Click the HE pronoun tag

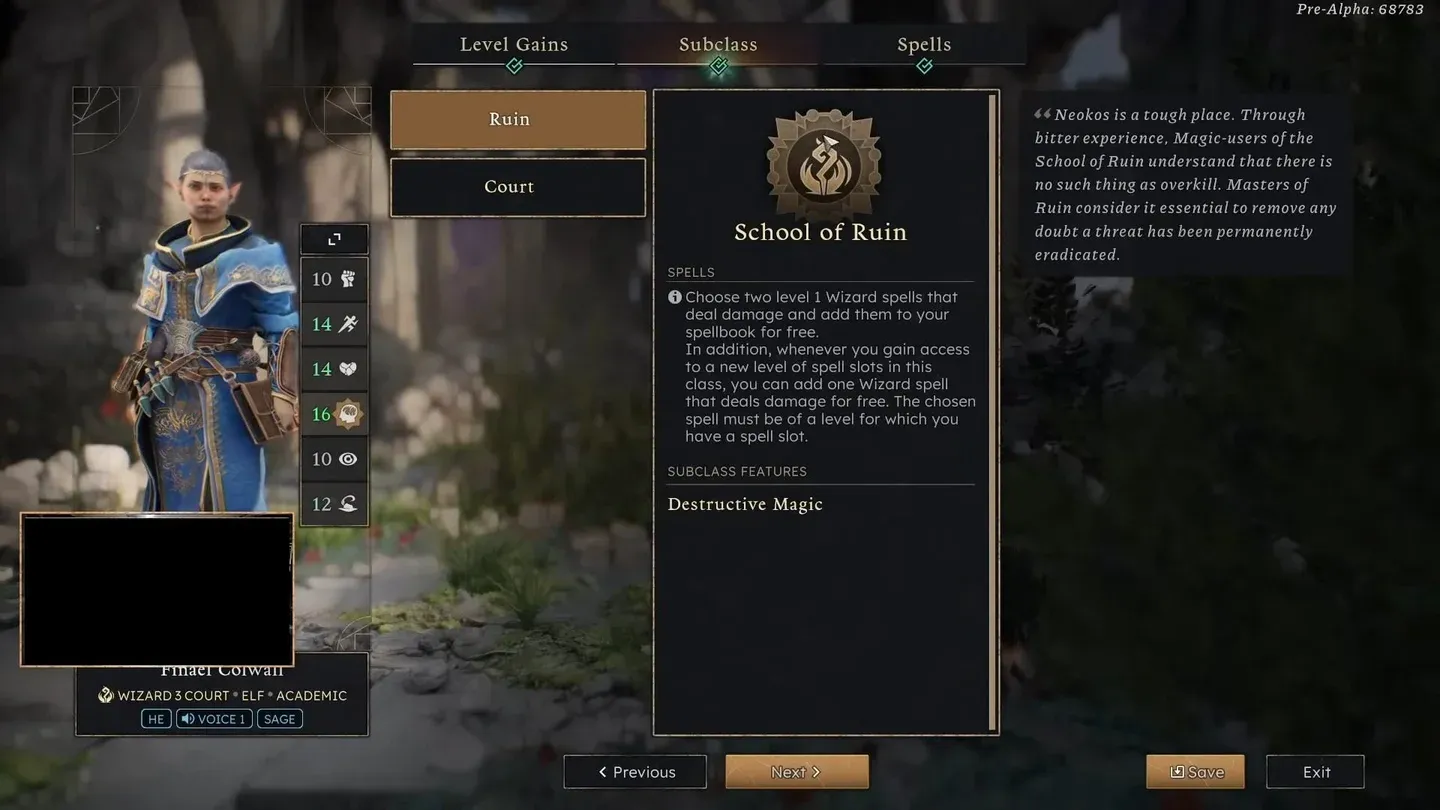(156, 719)
